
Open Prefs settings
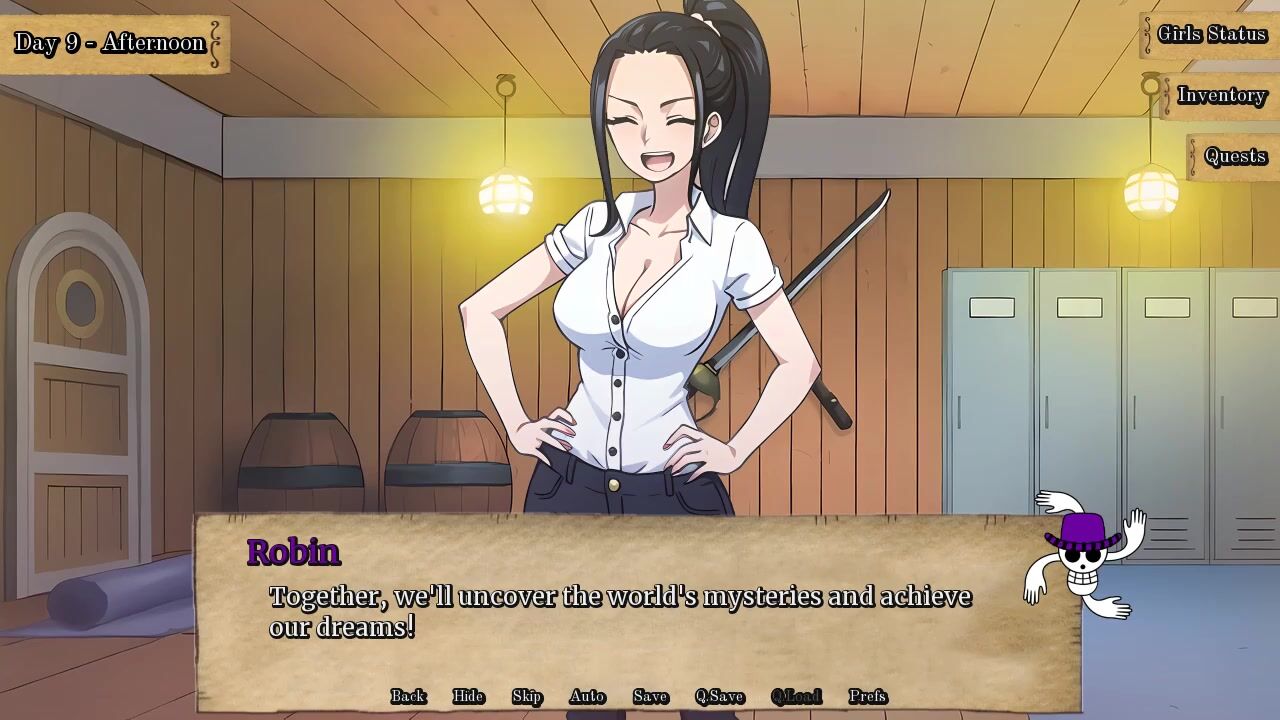tap(867, 697)
